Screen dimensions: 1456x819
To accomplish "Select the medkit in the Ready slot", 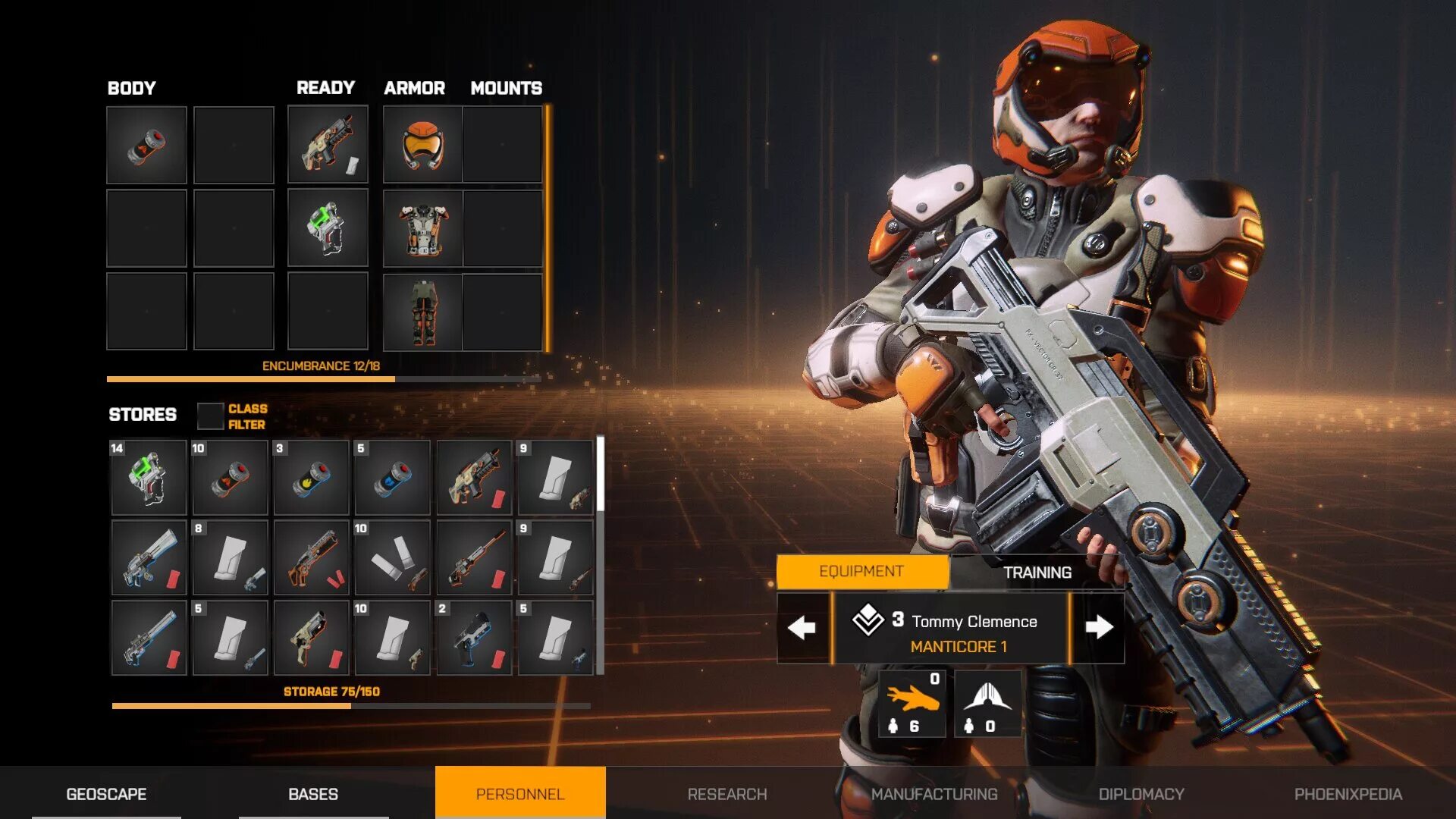I will (328, 228).
